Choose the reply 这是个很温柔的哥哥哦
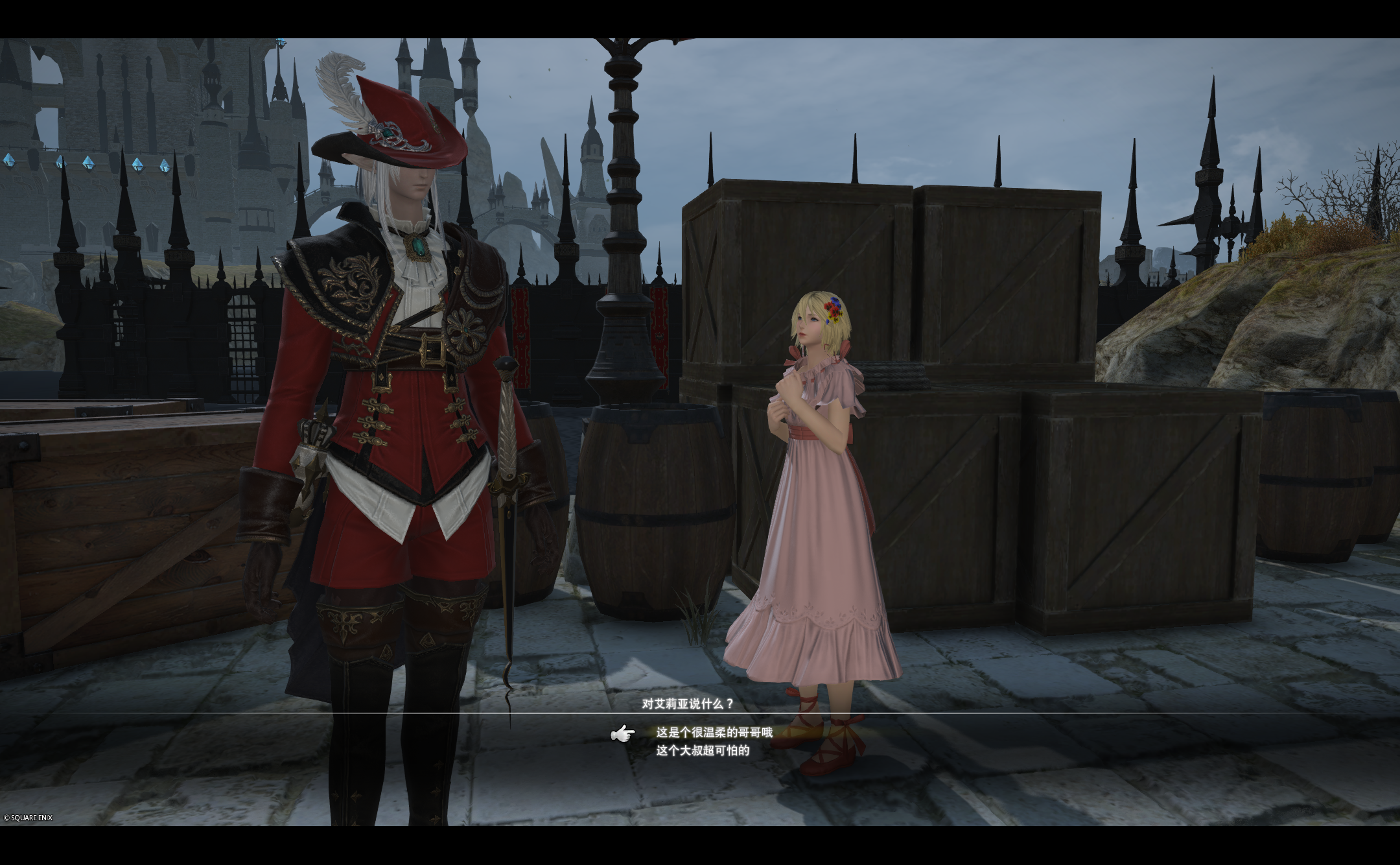Screen dimensions: 1400x865 [x=714, y=733]
